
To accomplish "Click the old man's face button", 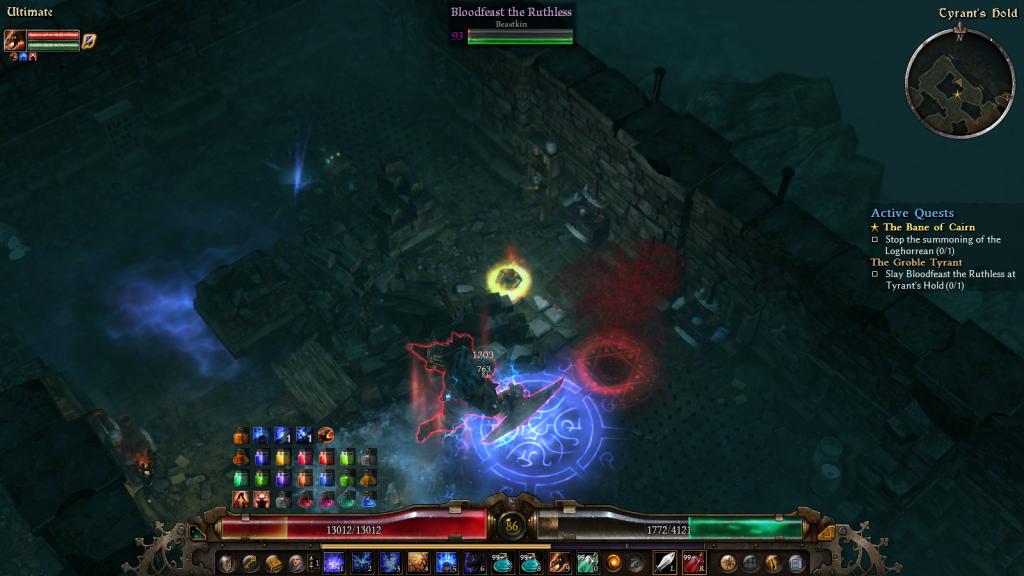I will click(x=296, y=562).
